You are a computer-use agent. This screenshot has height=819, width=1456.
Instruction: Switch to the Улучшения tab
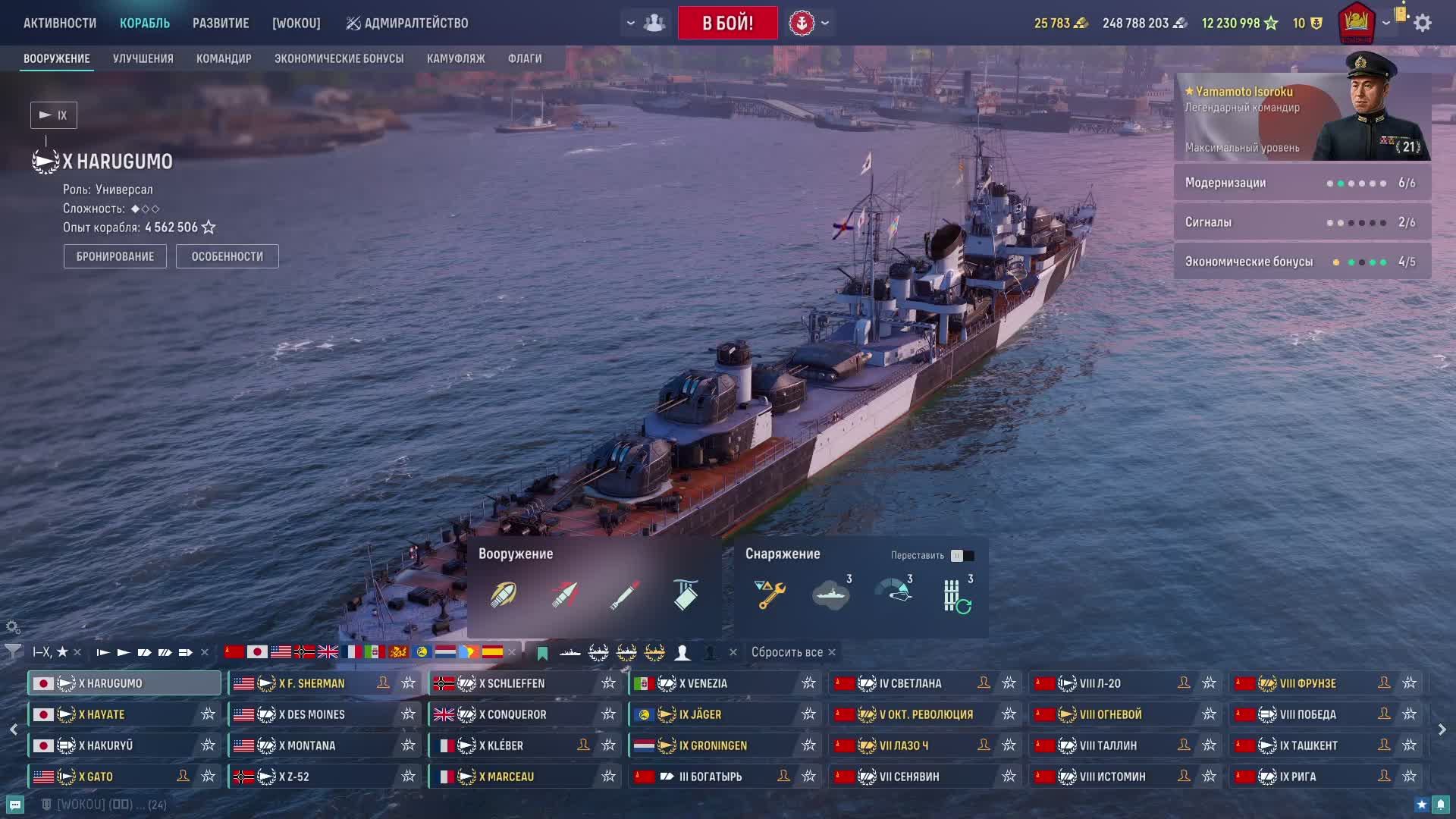[x=143, y=58]
